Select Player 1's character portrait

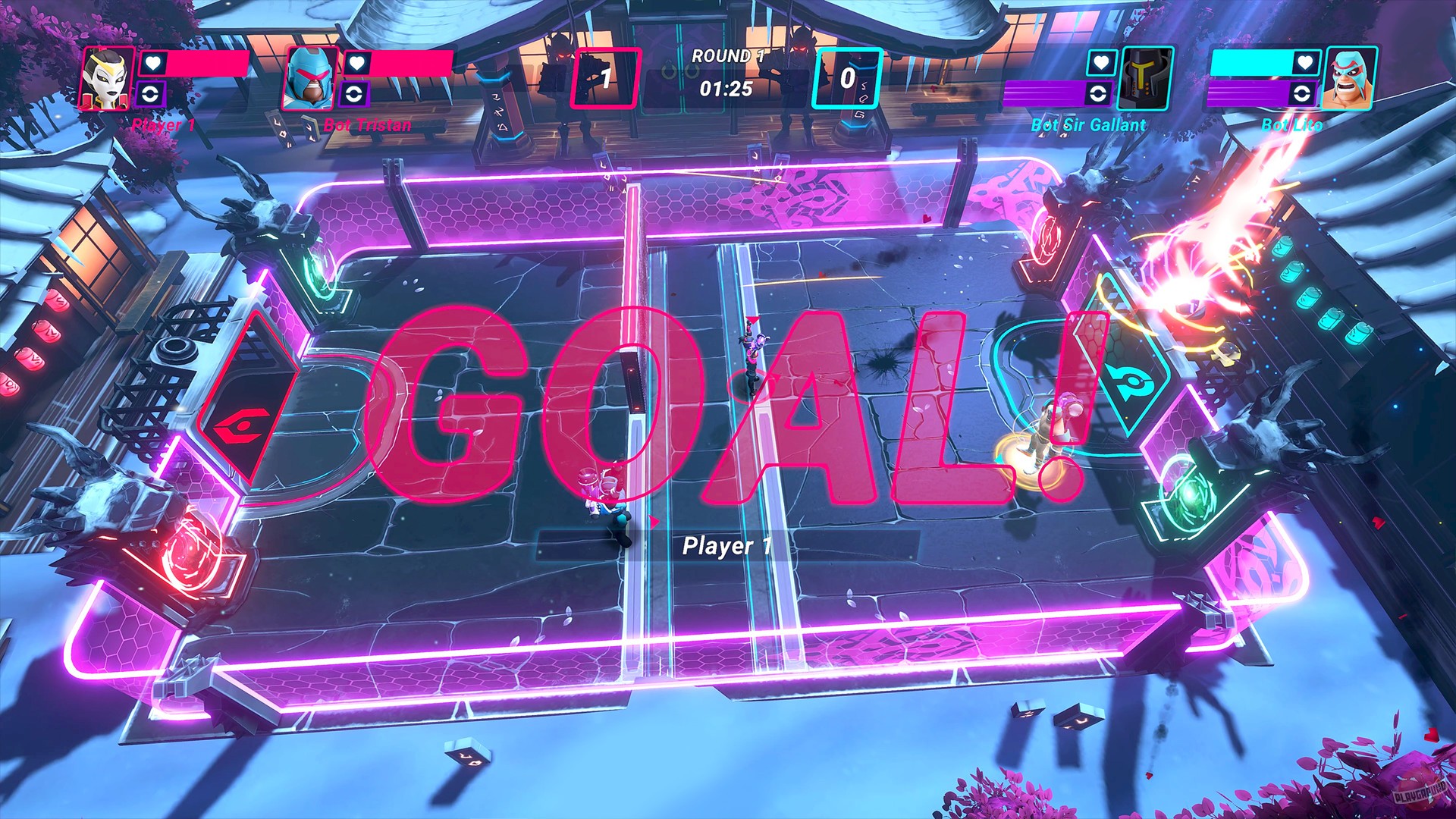(x=106, y=80)
